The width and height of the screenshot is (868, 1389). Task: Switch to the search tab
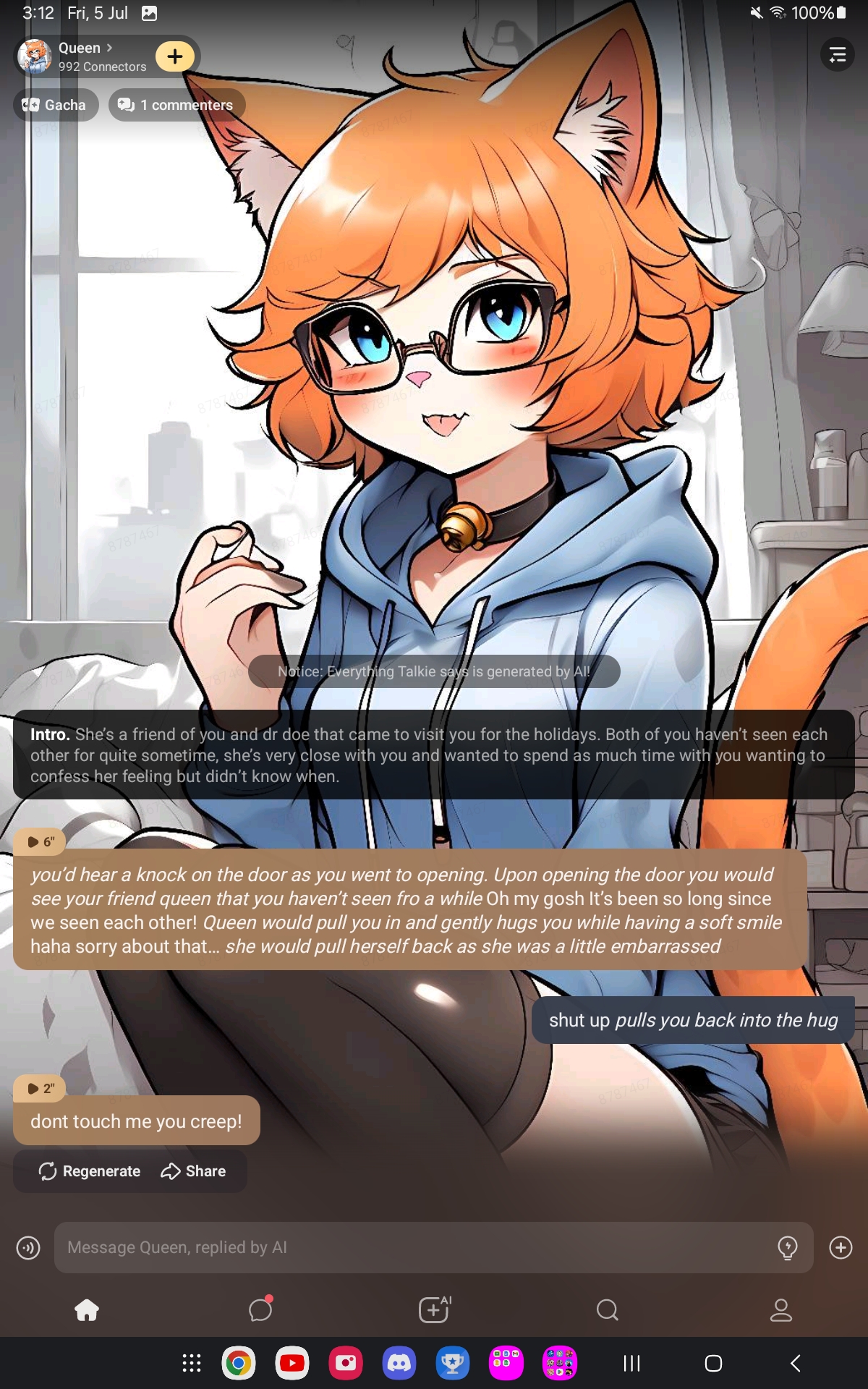[608, 1309]
